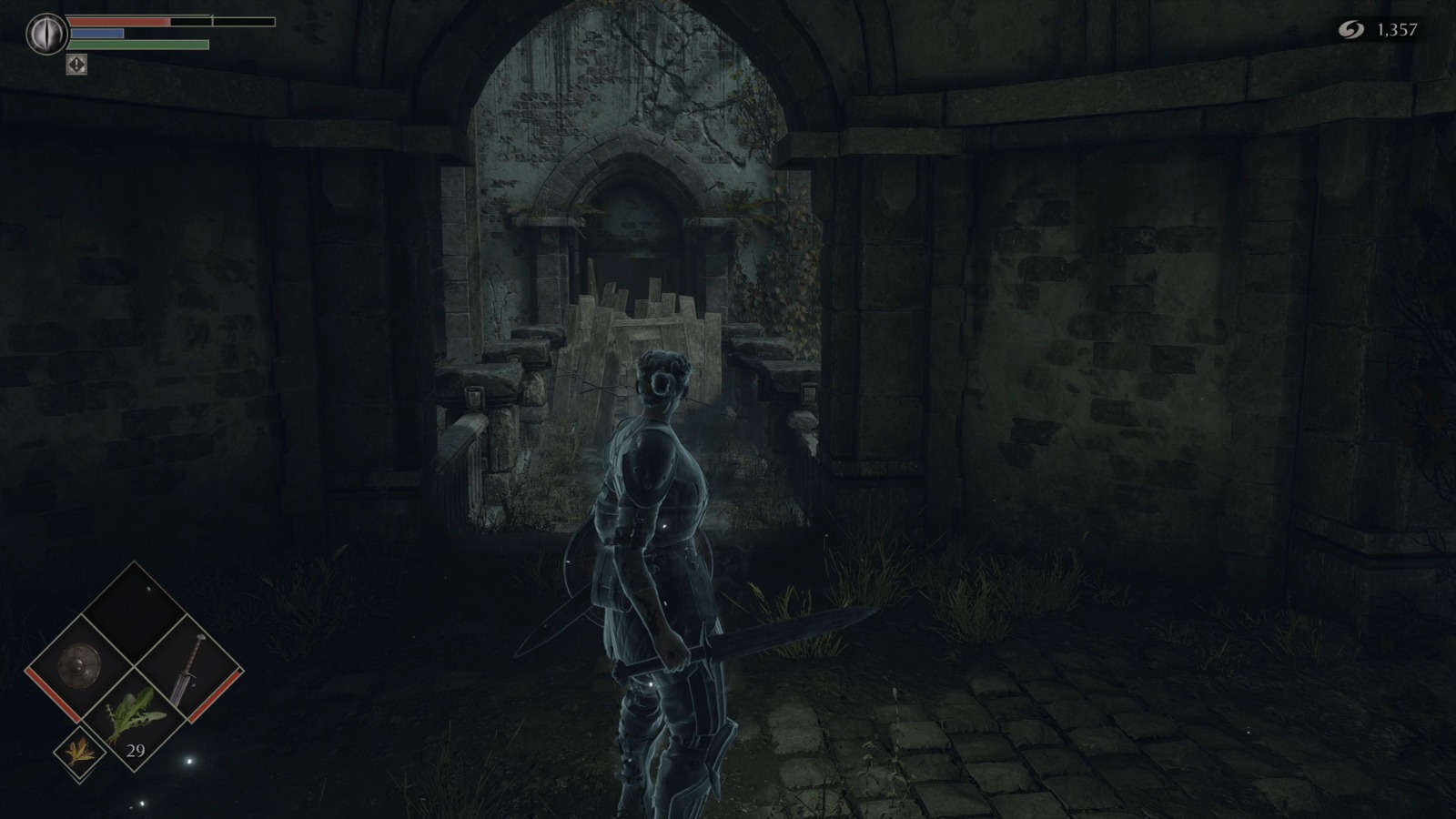Click the herb quantity number 29
Image resolution: width=1456 pixels, height=819 pixels.
click(x=136, y=752)
